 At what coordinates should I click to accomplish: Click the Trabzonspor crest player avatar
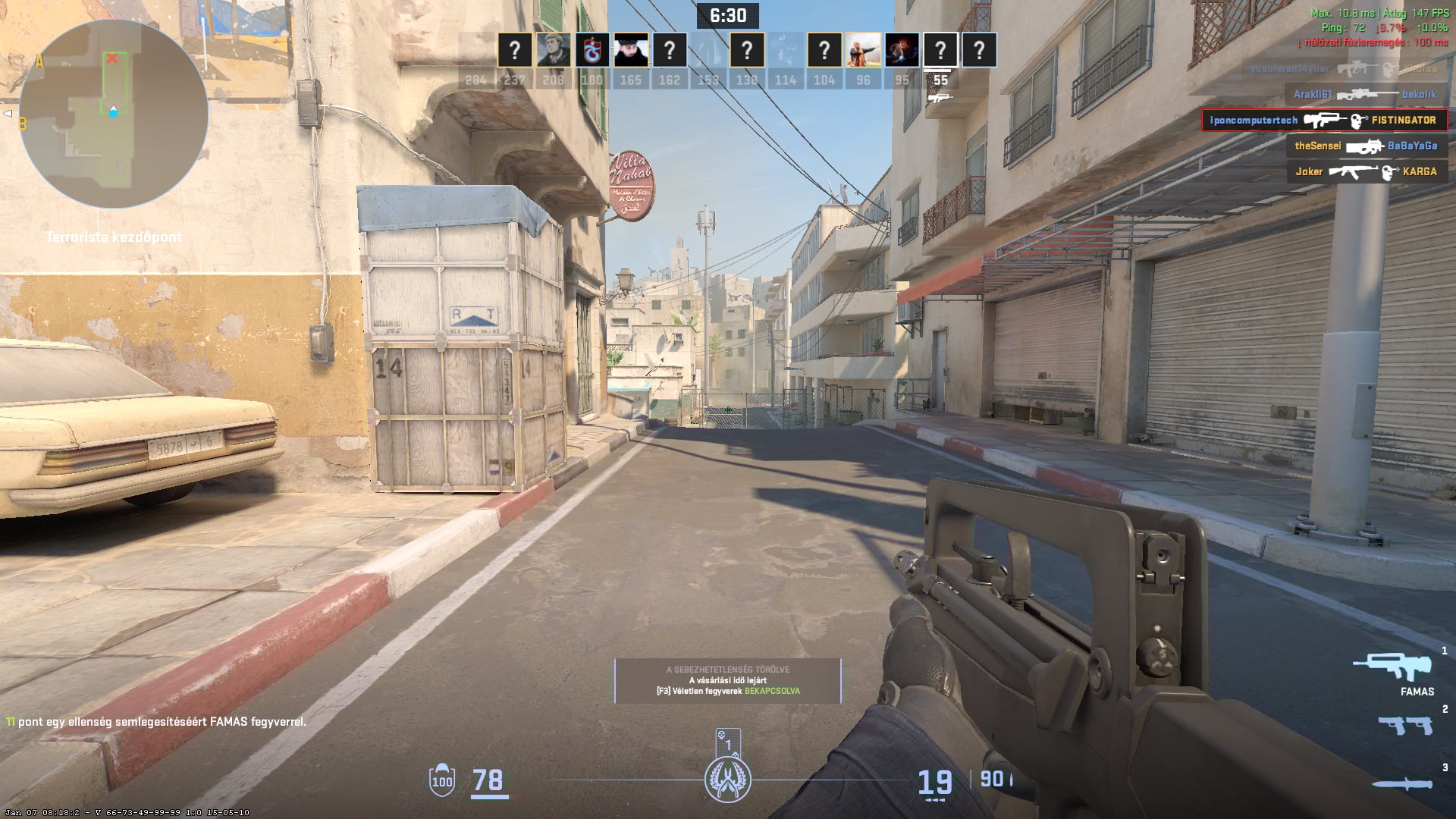coord(592,51)
